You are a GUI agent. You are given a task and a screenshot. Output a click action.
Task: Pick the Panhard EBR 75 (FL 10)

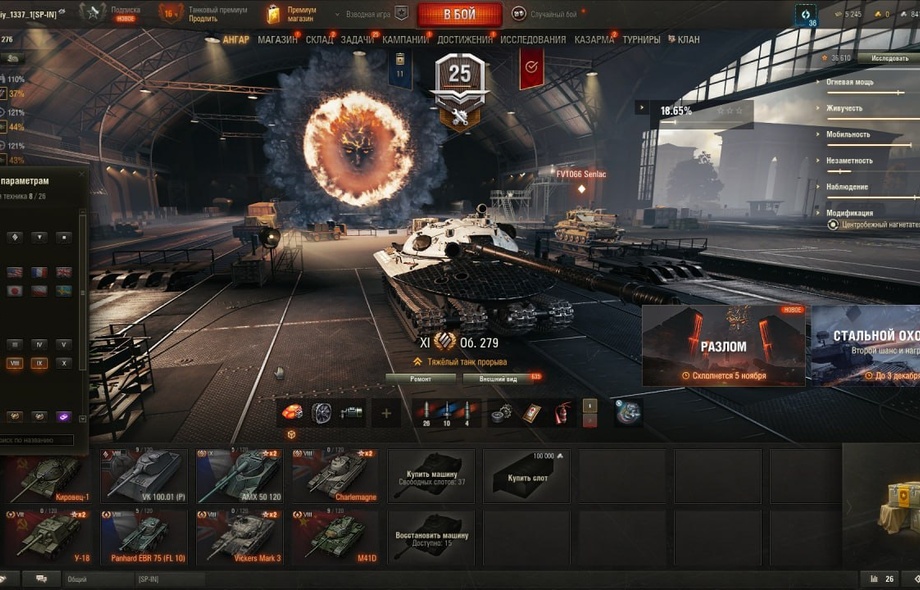145,536
